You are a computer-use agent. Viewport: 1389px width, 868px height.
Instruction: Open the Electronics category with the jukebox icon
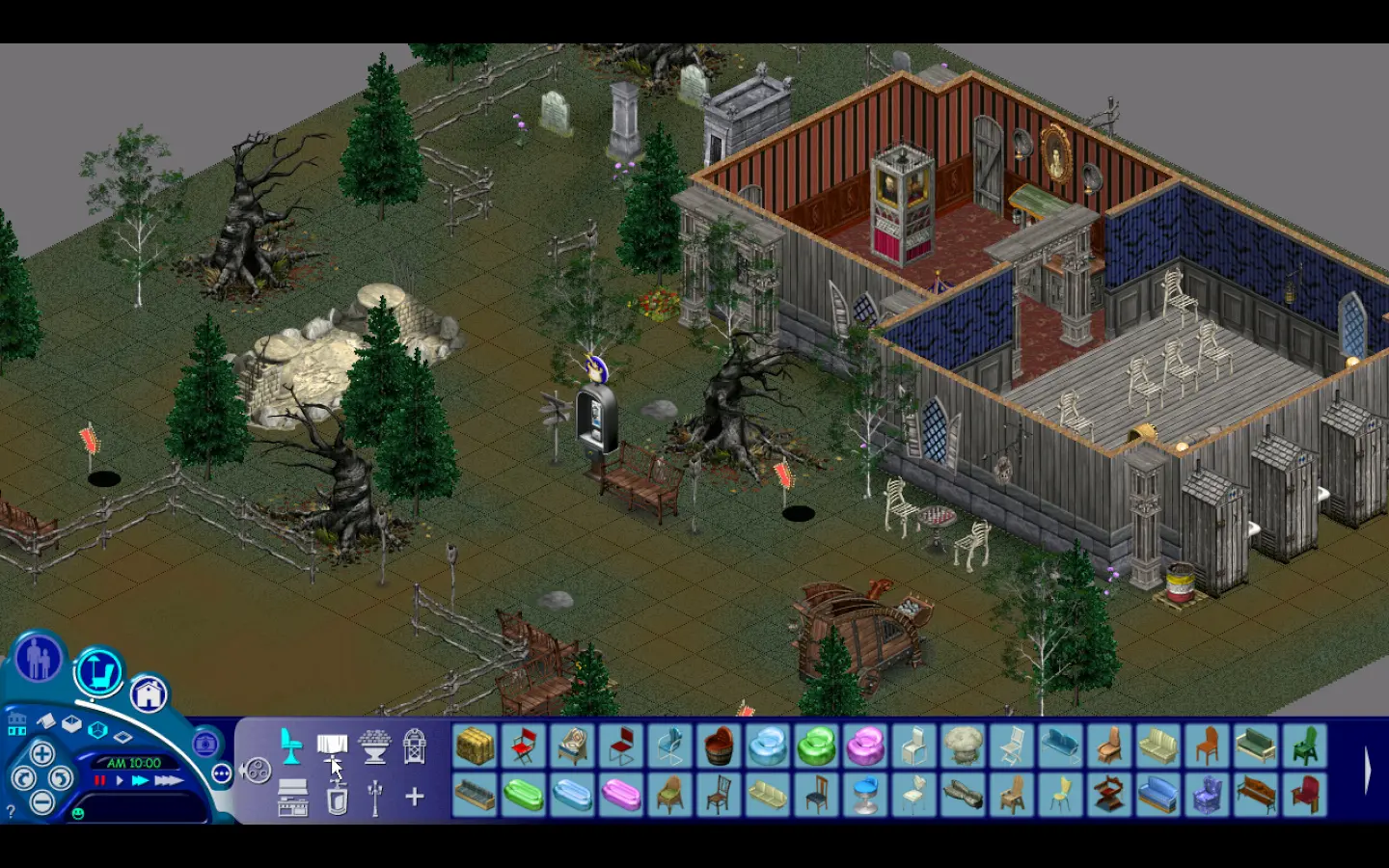[414, 746]
